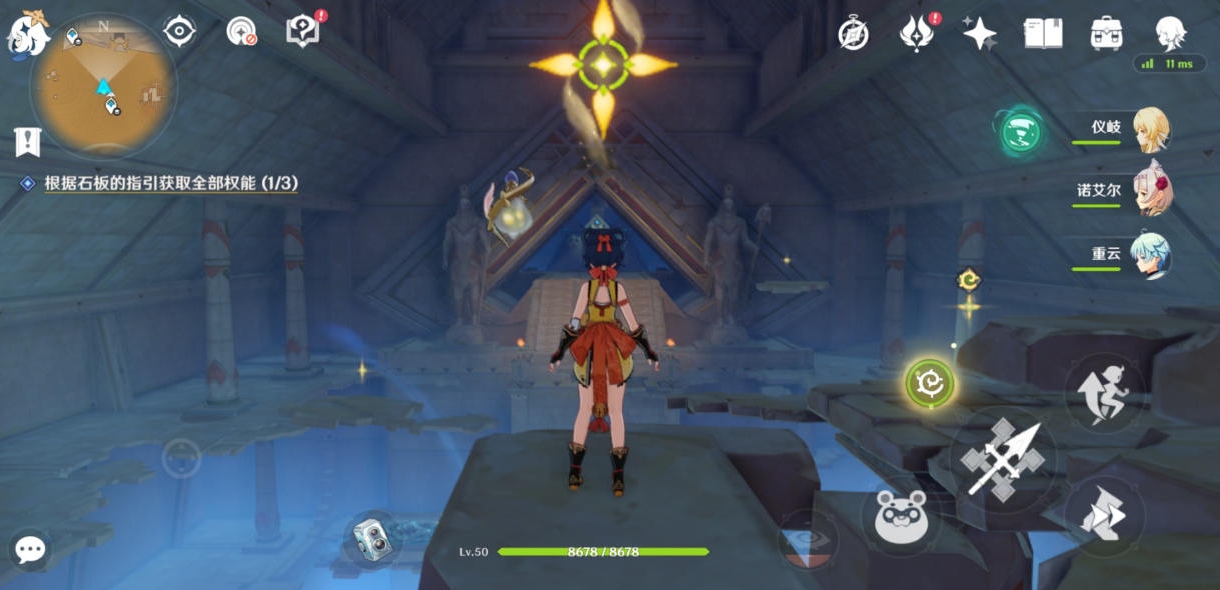
Task: Open the quest log bookmark icon
Action: coord(27,141)
